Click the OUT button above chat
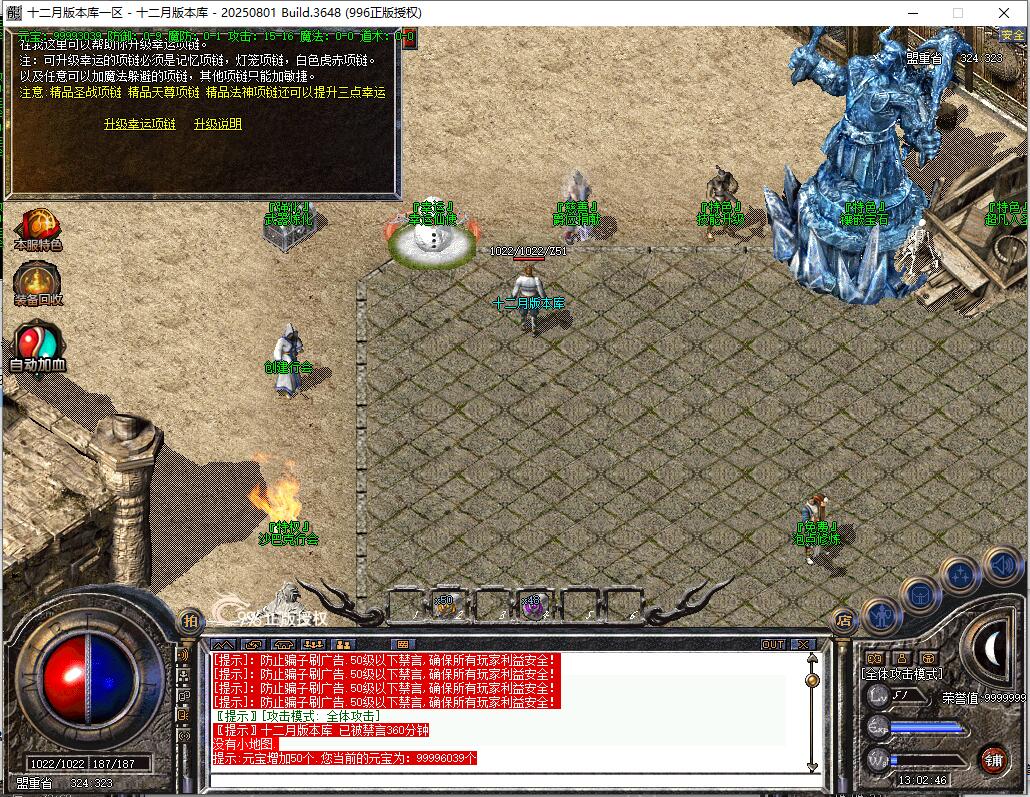 773,645
